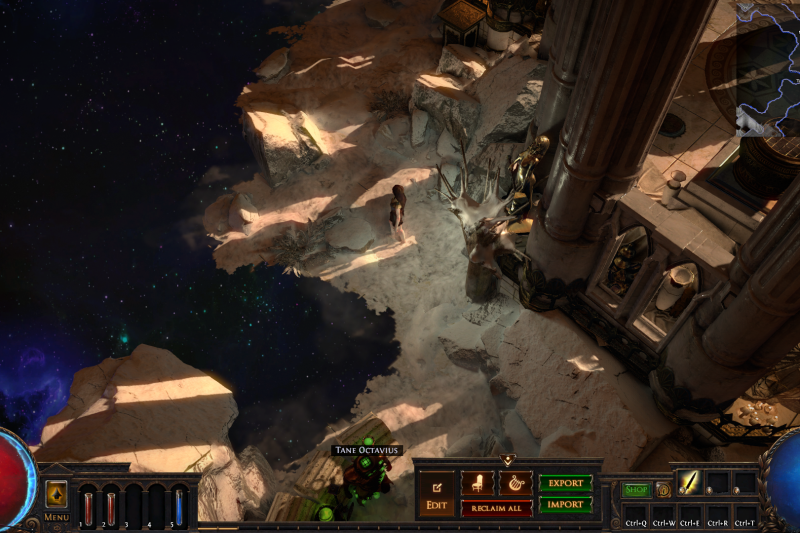Export the hideout layout

[566, 483]
